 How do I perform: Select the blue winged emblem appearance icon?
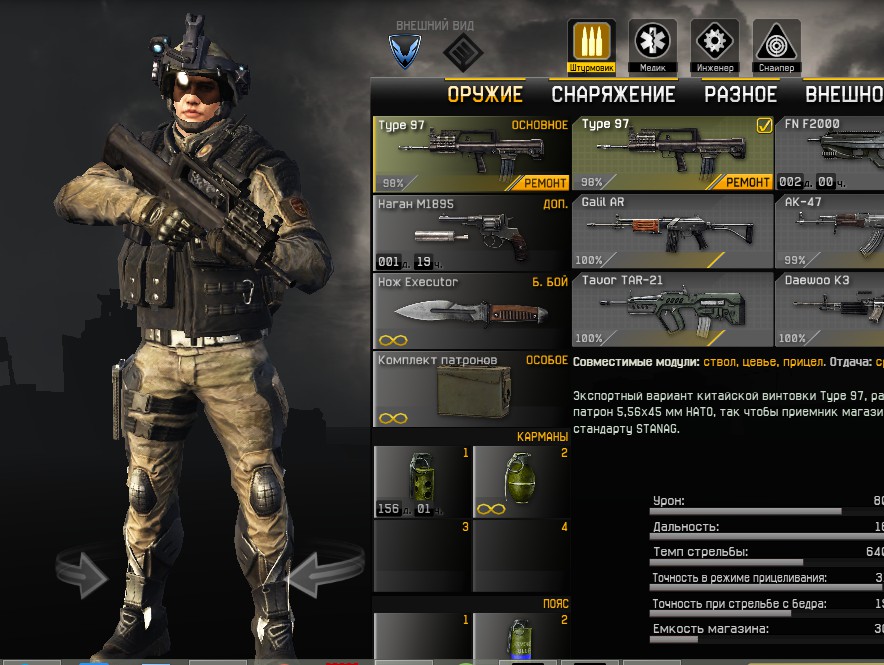pyautogui.click(x=405, y=49)
